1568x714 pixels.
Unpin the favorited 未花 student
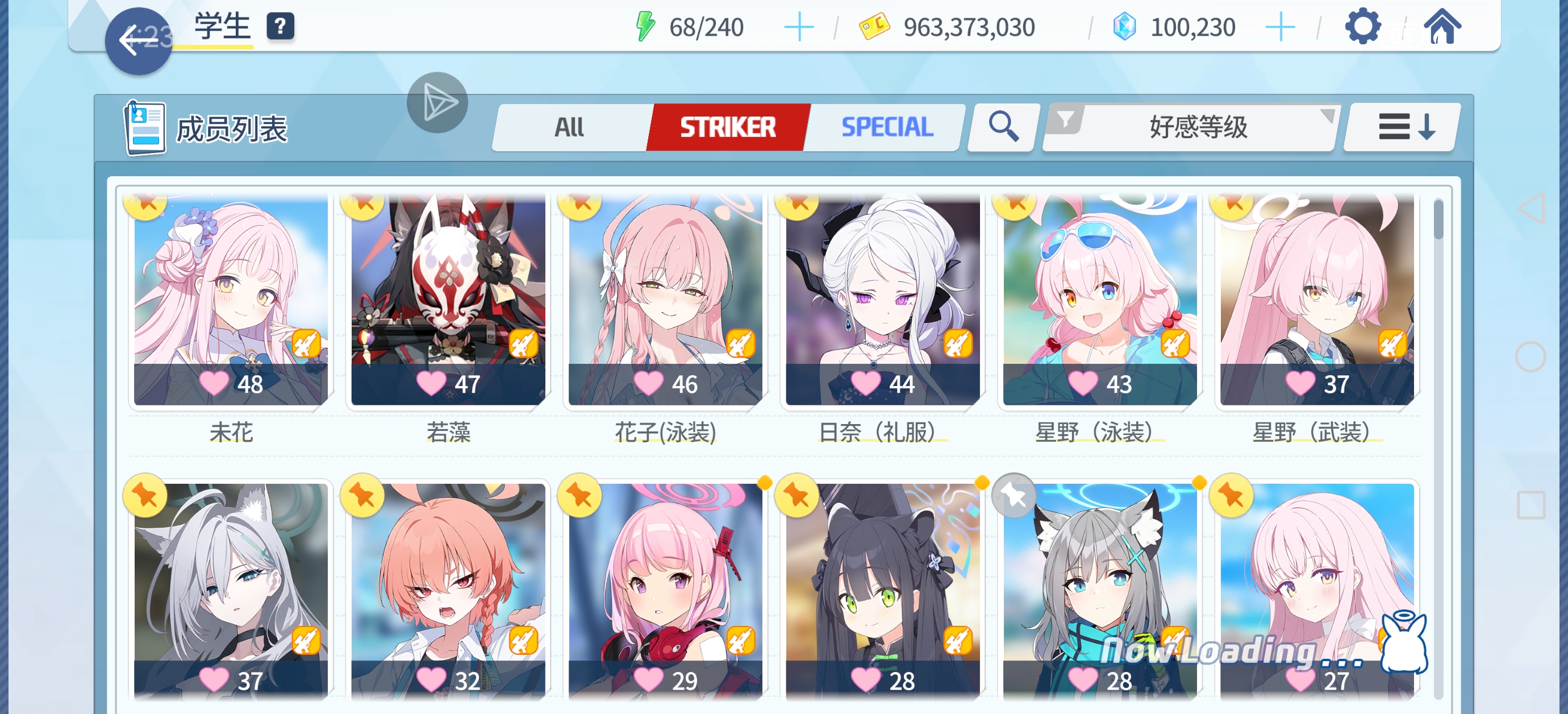(x=144, y=207)
